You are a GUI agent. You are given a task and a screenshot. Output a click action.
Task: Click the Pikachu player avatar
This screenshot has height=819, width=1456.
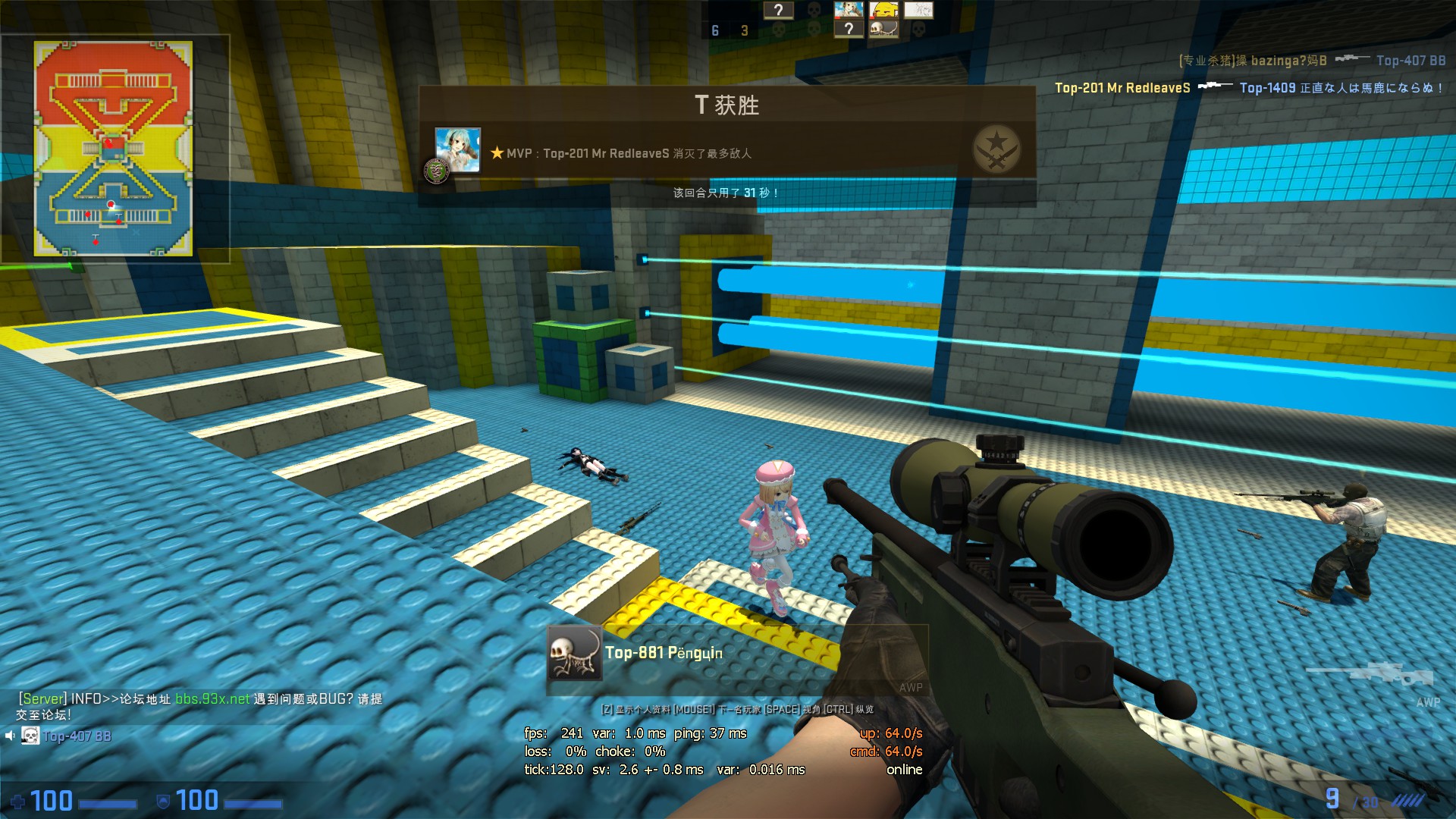pyautogui.click(x=883, y=10)
